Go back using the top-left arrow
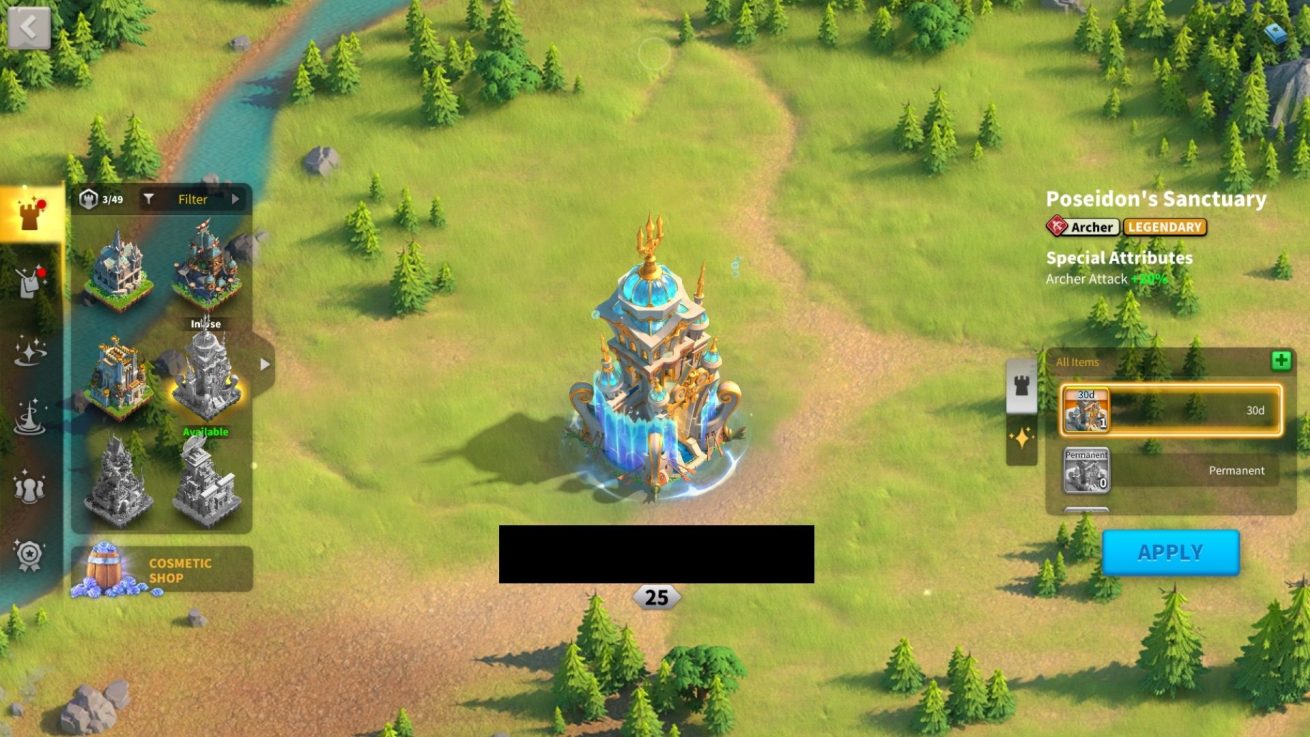The width and height of the screenshot is (1310, 737). pos(28,28)
